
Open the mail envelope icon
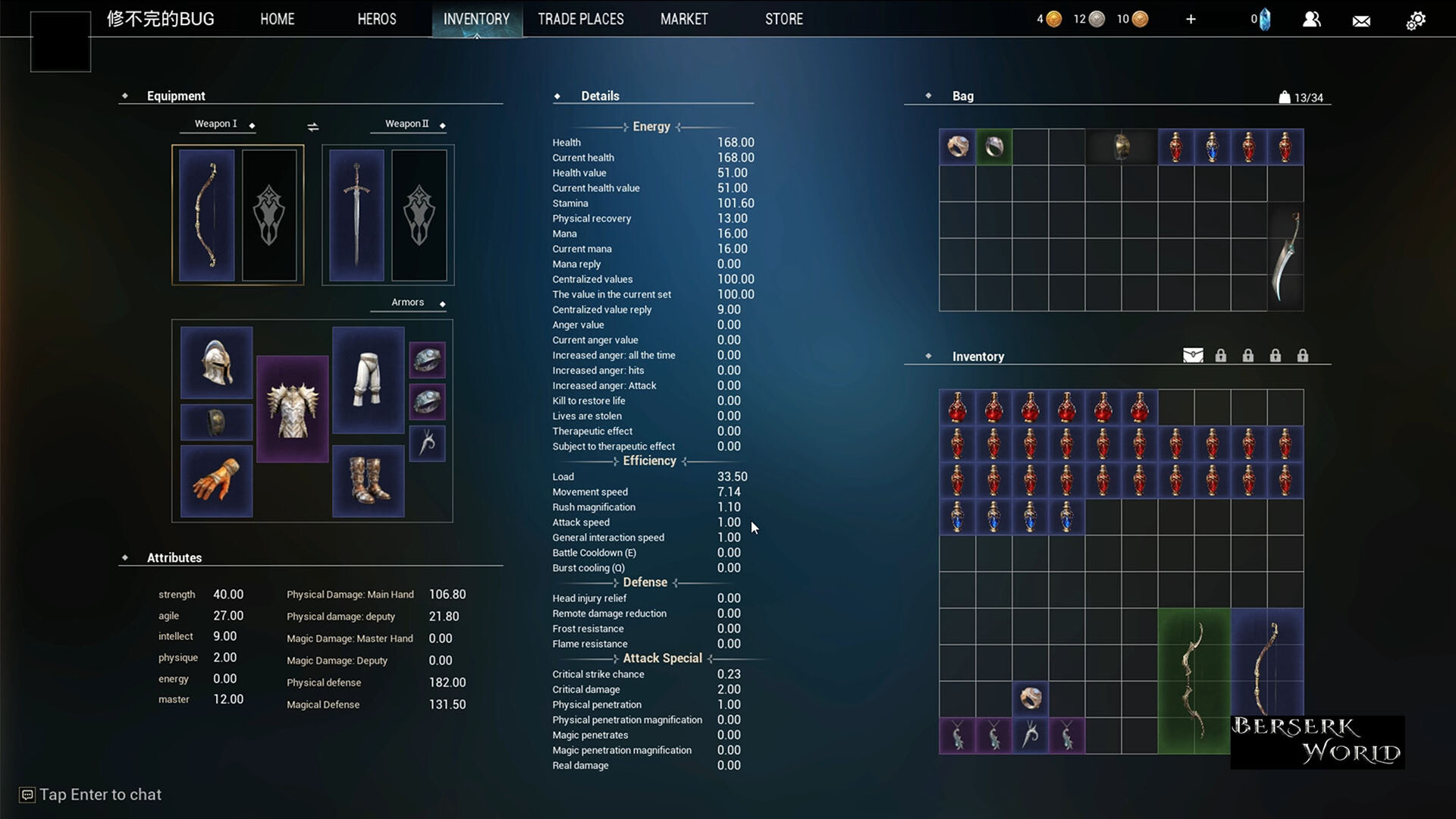(1361, 20)
